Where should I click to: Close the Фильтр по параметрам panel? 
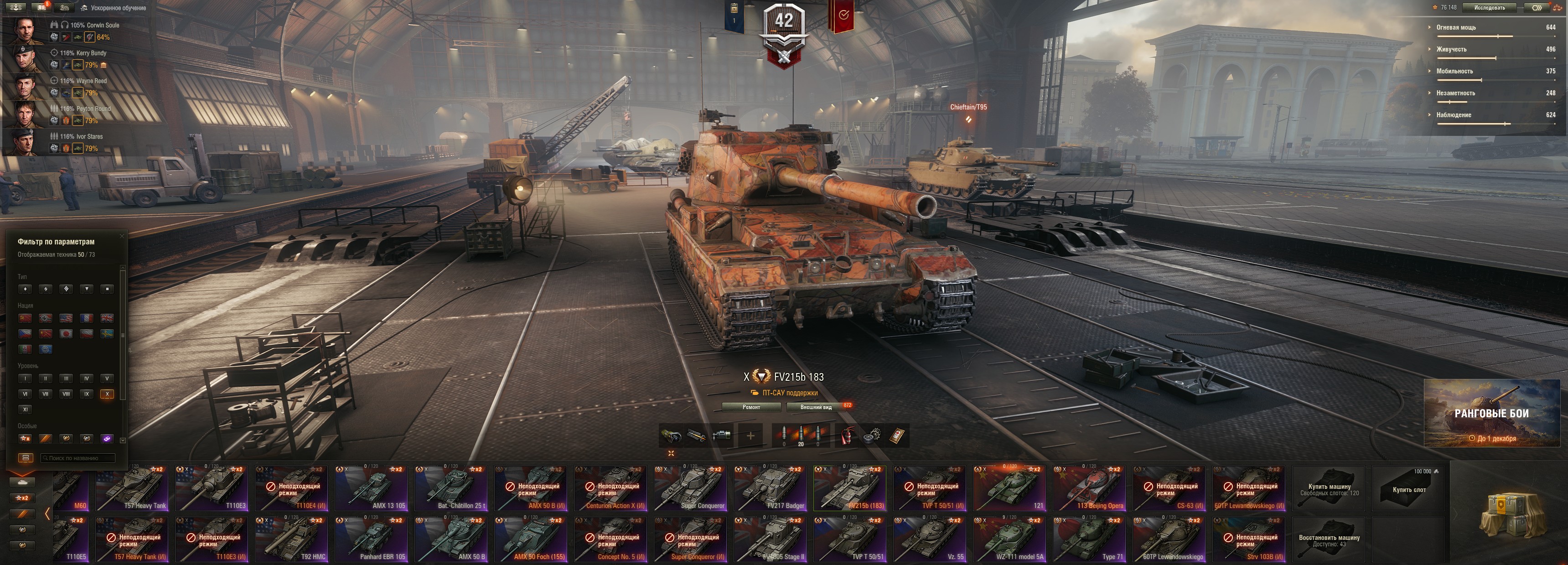(122, 236)
